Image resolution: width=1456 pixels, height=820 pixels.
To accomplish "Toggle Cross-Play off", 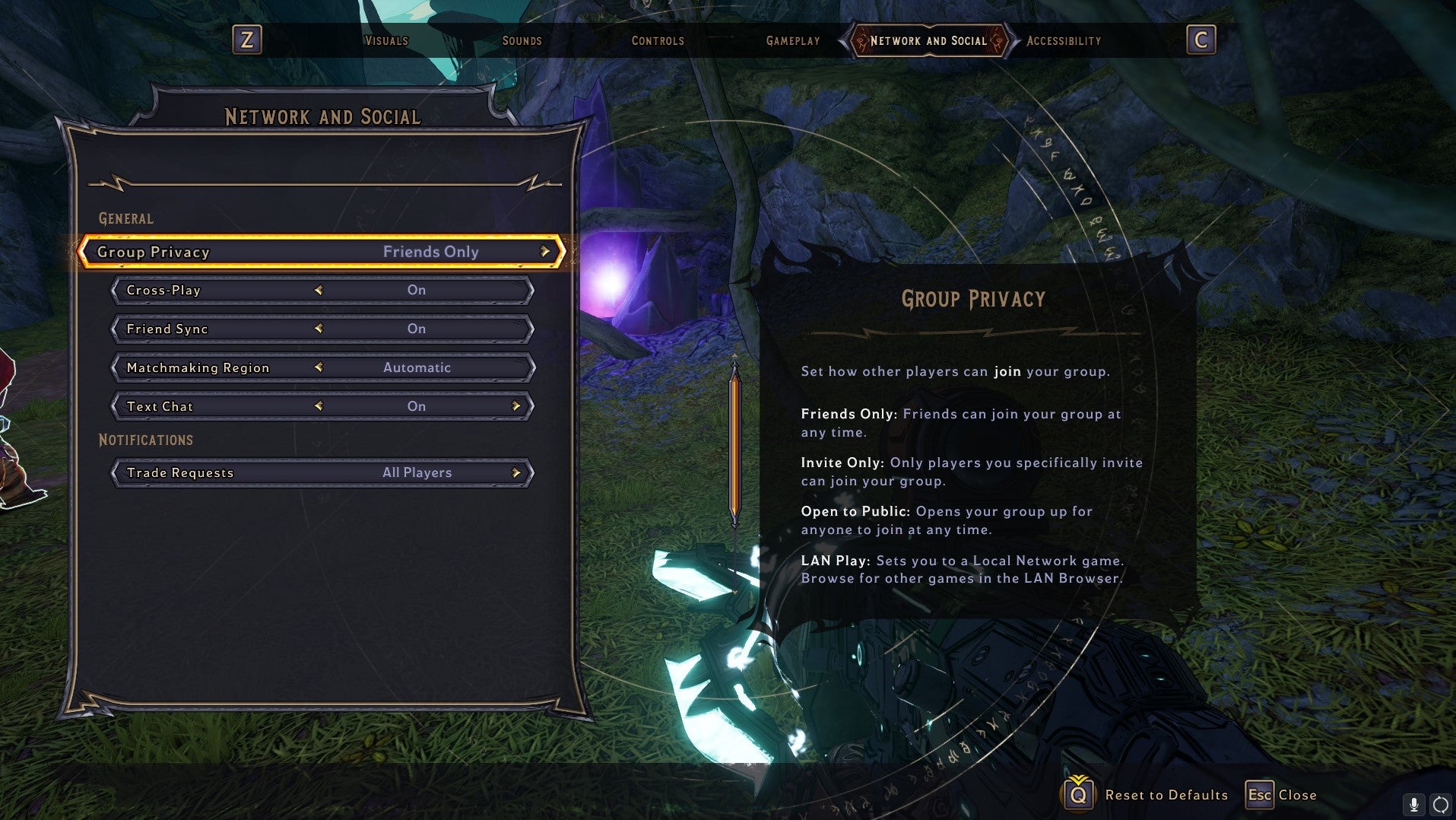I will point(319,290).
